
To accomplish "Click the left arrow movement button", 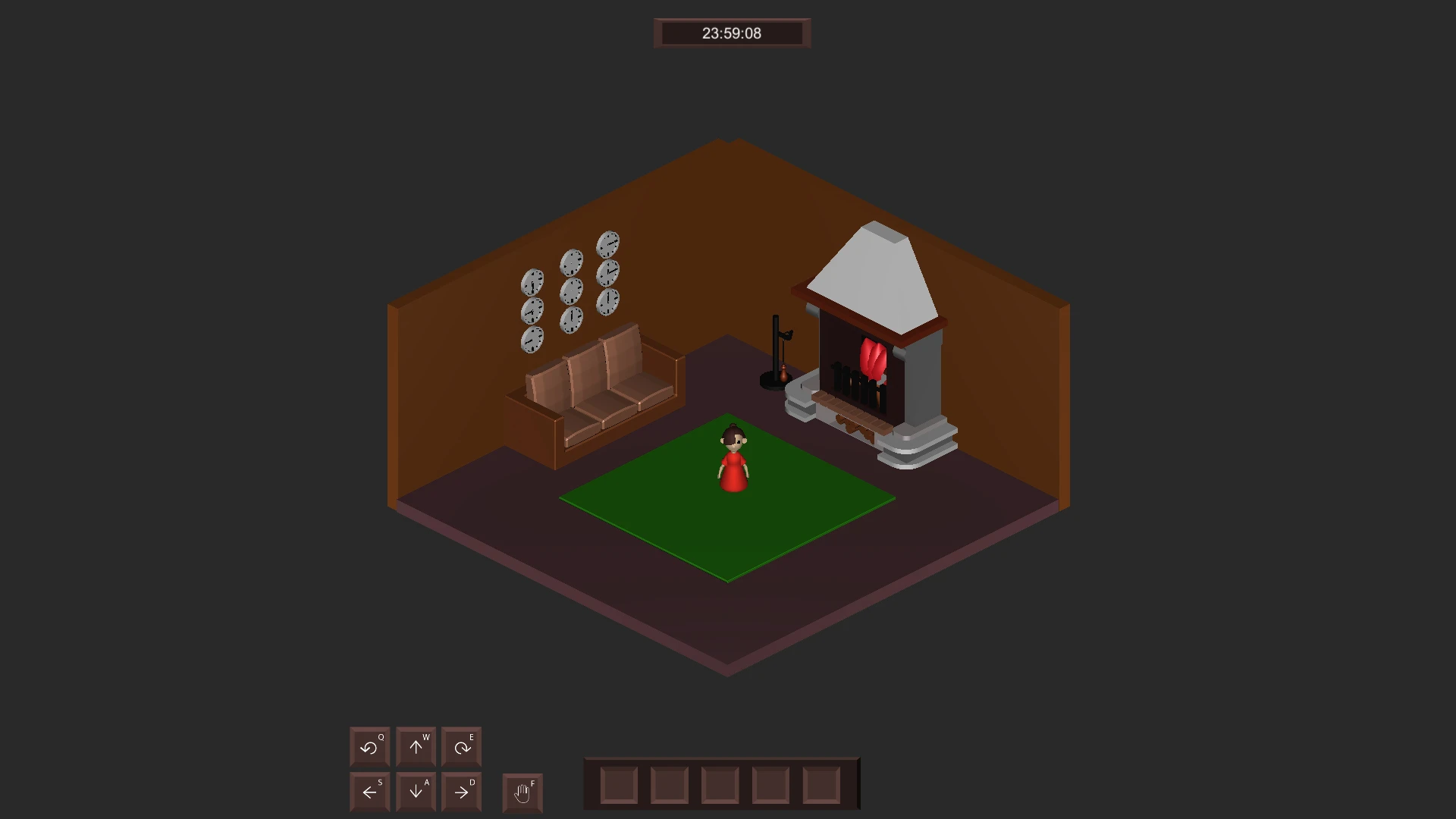I will (x=369, y=792).
